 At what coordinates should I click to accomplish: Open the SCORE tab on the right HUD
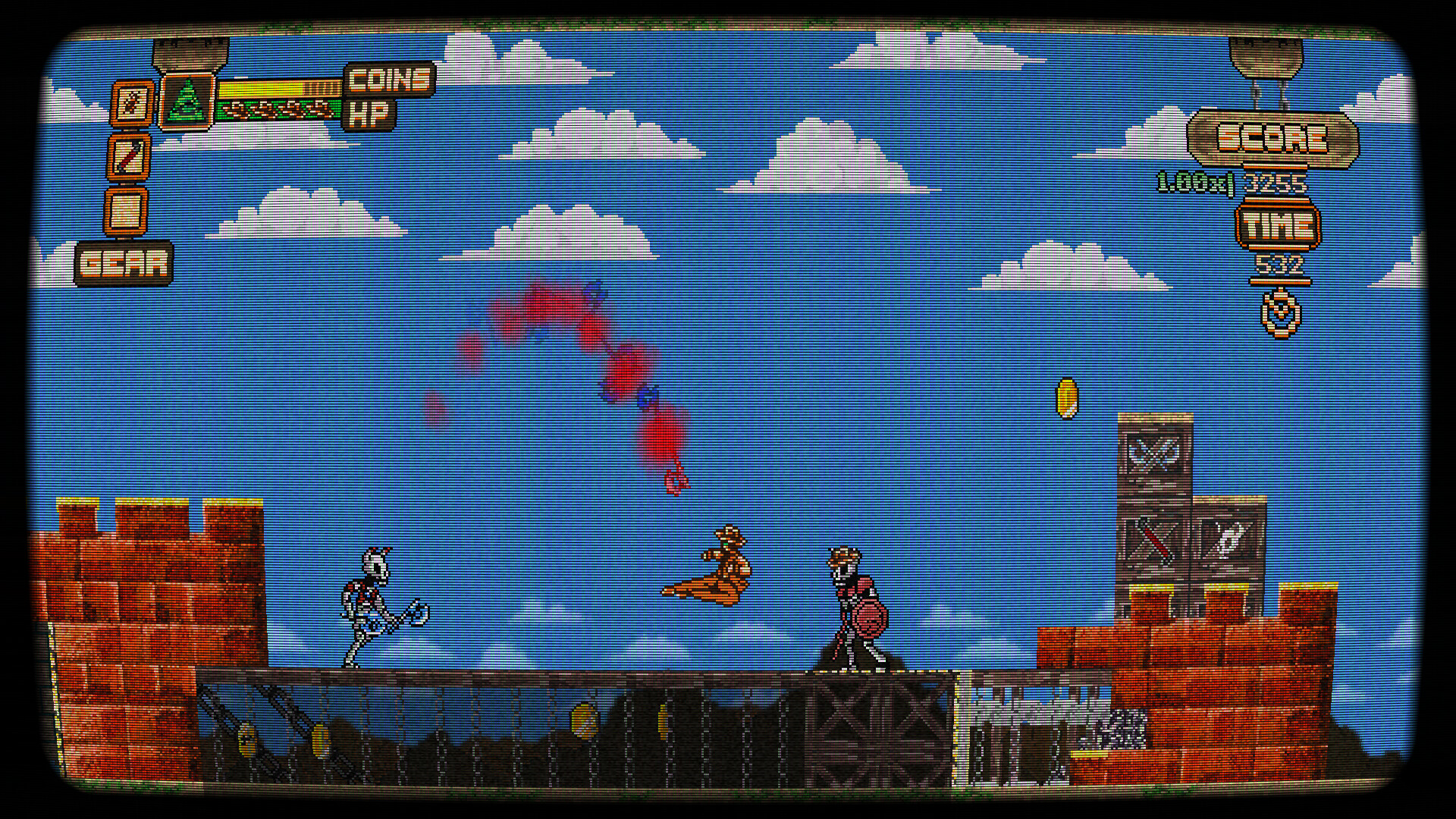click(1272, 136)
